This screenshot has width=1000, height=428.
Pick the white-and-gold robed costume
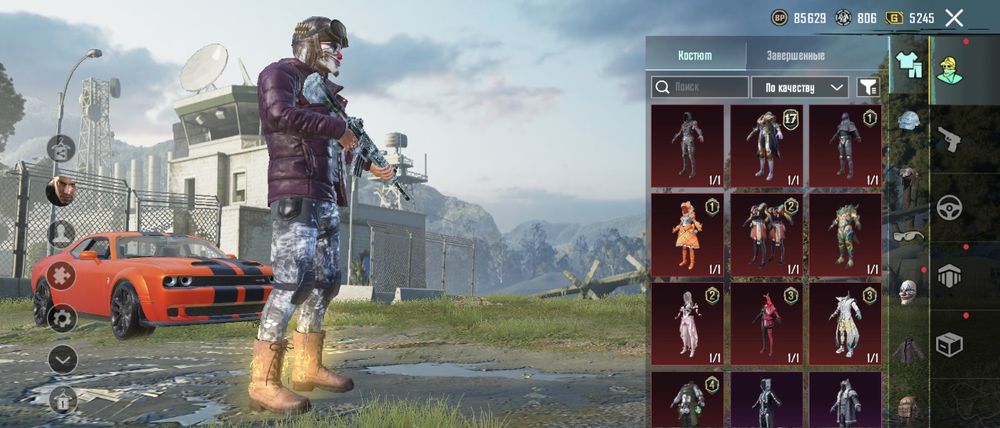click(x=845, y=323)
